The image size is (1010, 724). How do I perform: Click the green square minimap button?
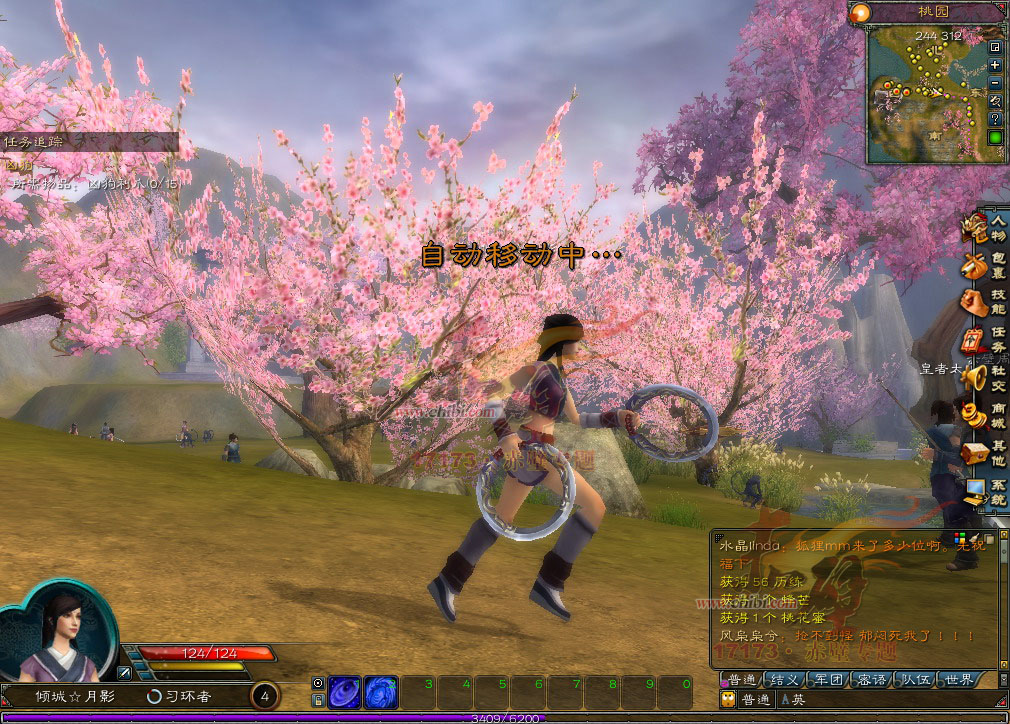[x=995, y=137]
